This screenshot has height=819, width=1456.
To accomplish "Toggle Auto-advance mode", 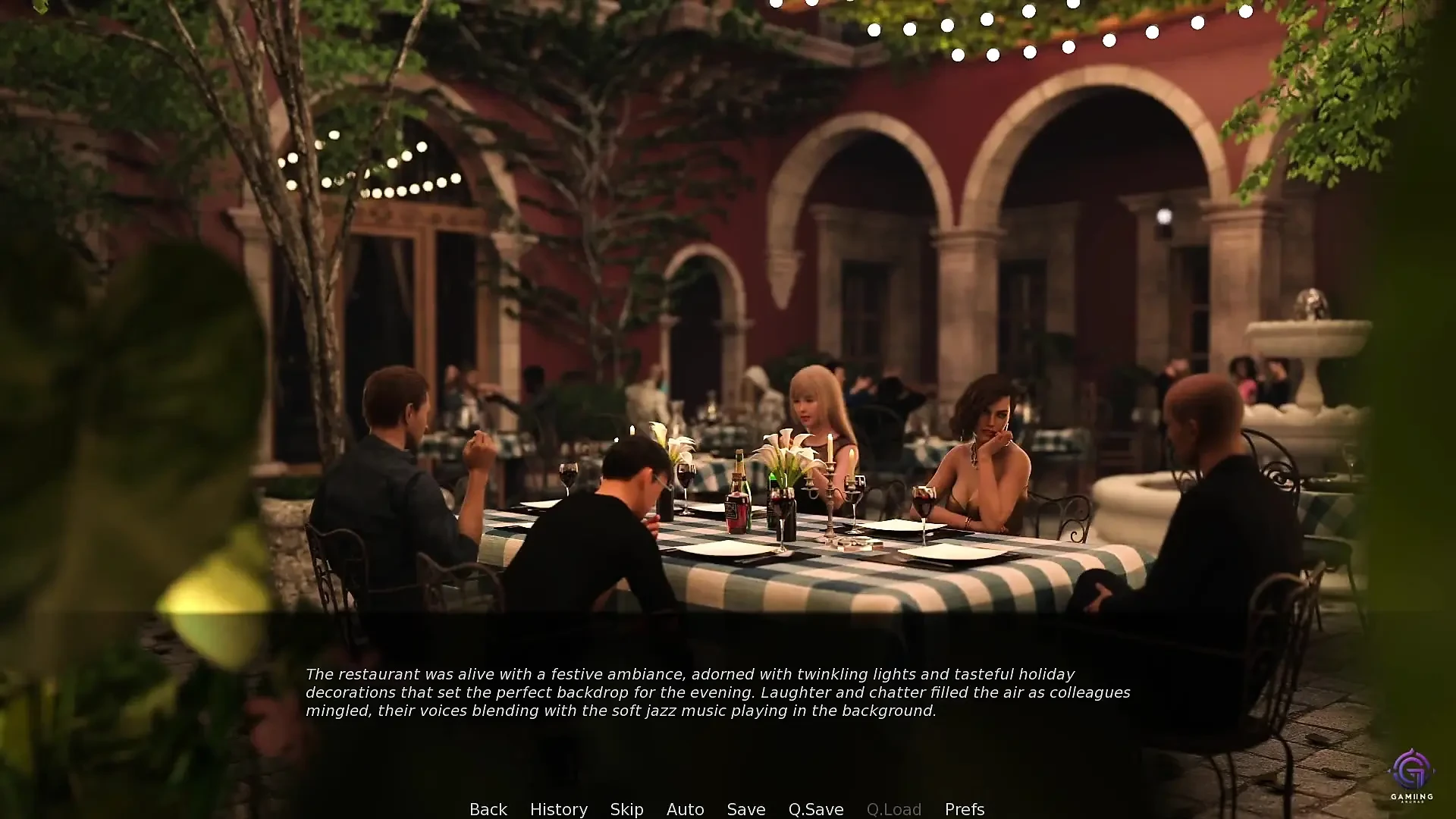I will [685, 809].
